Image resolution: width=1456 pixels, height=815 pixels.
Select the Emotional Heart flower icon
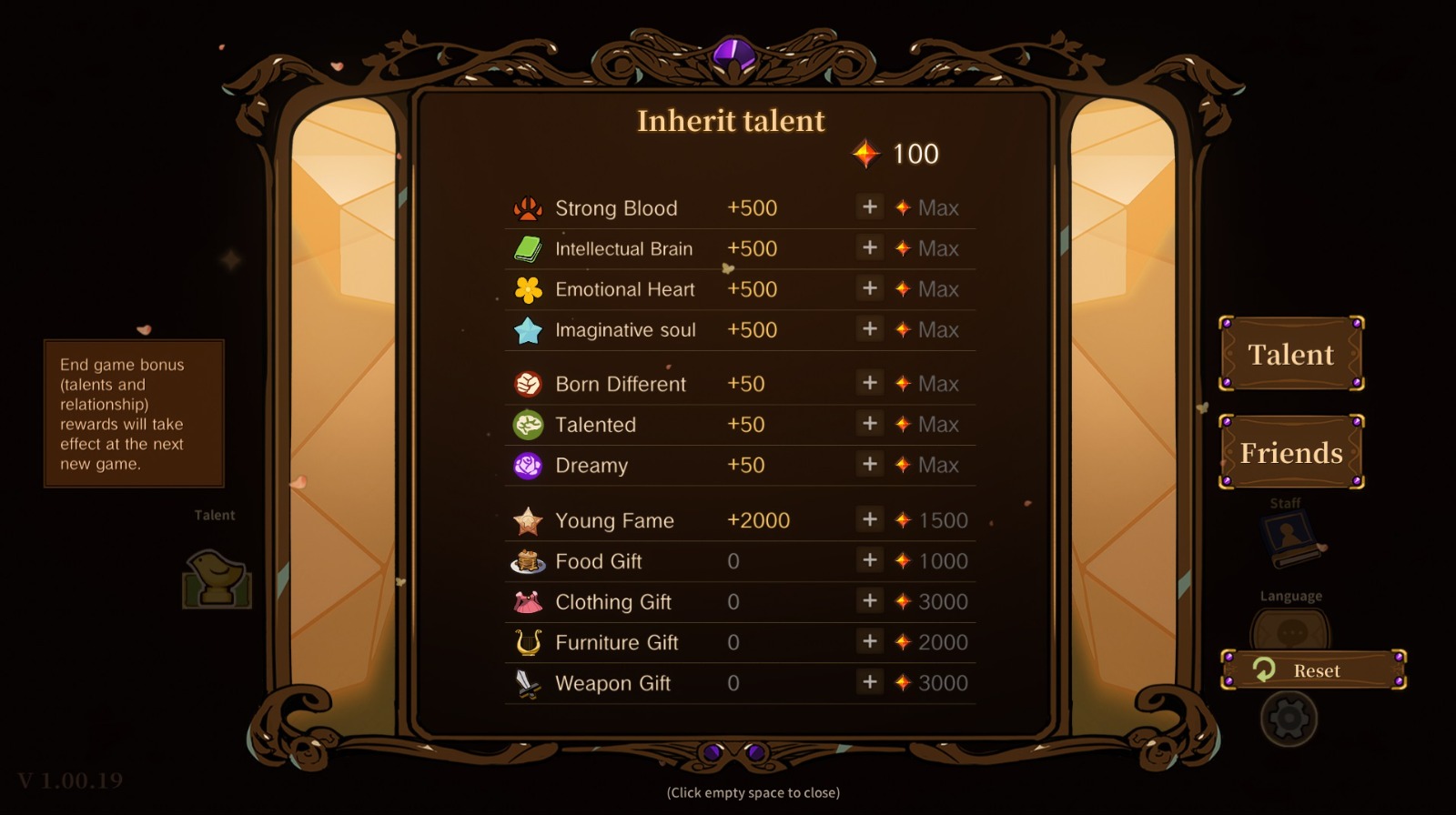[526, 288]
